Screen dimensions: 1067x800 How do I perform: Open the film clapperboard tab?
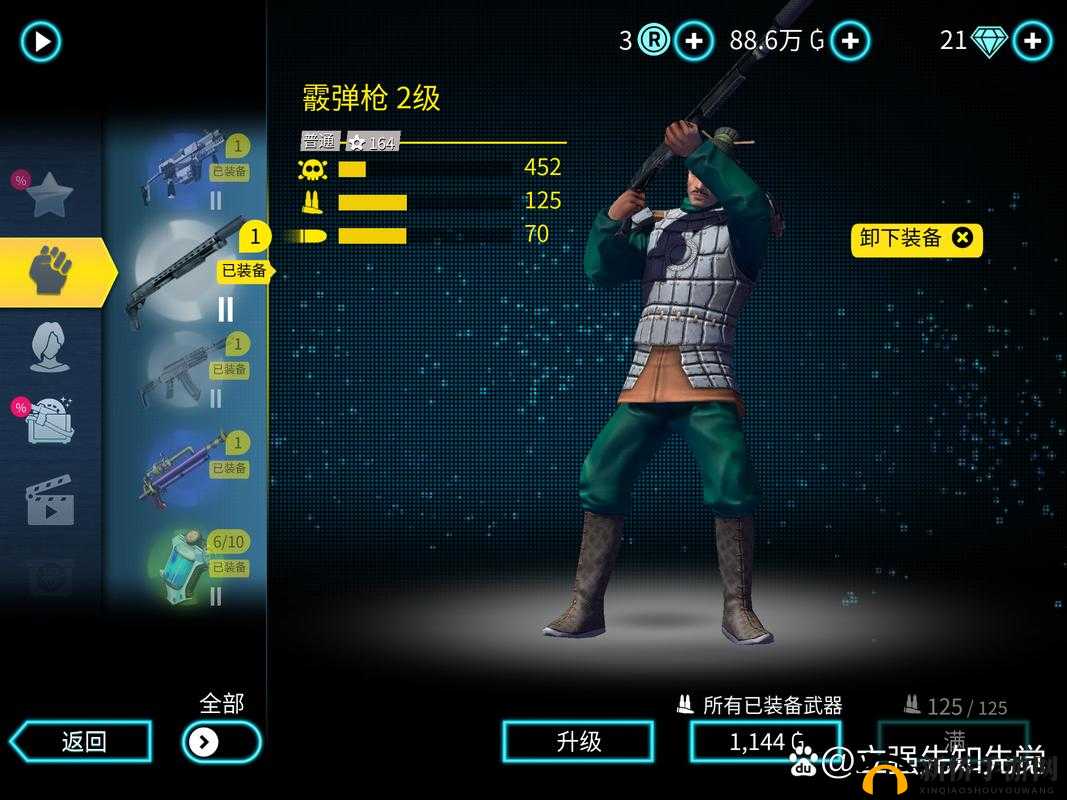point(49,499)
